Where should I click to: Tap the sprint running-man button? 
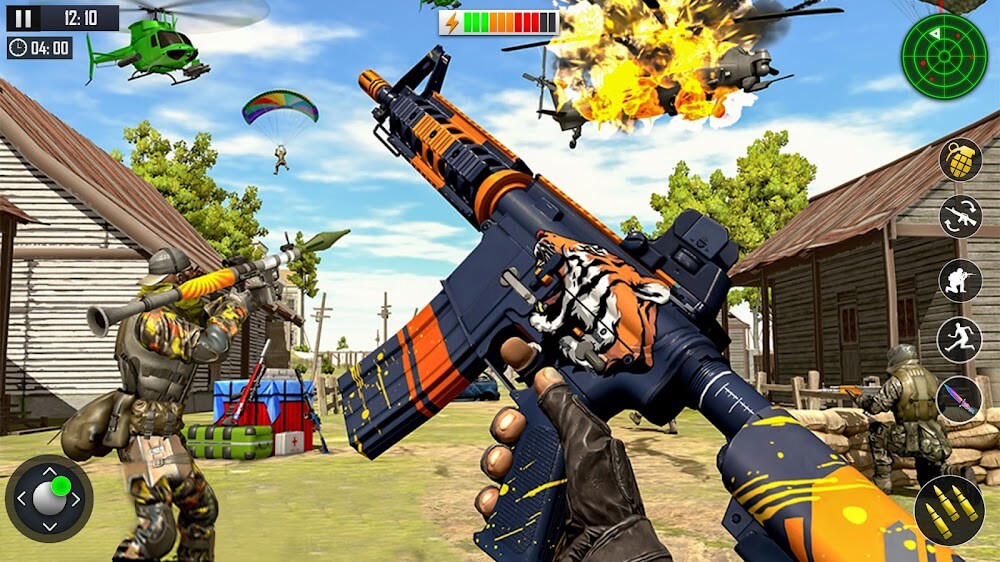(x=960, y=340)
